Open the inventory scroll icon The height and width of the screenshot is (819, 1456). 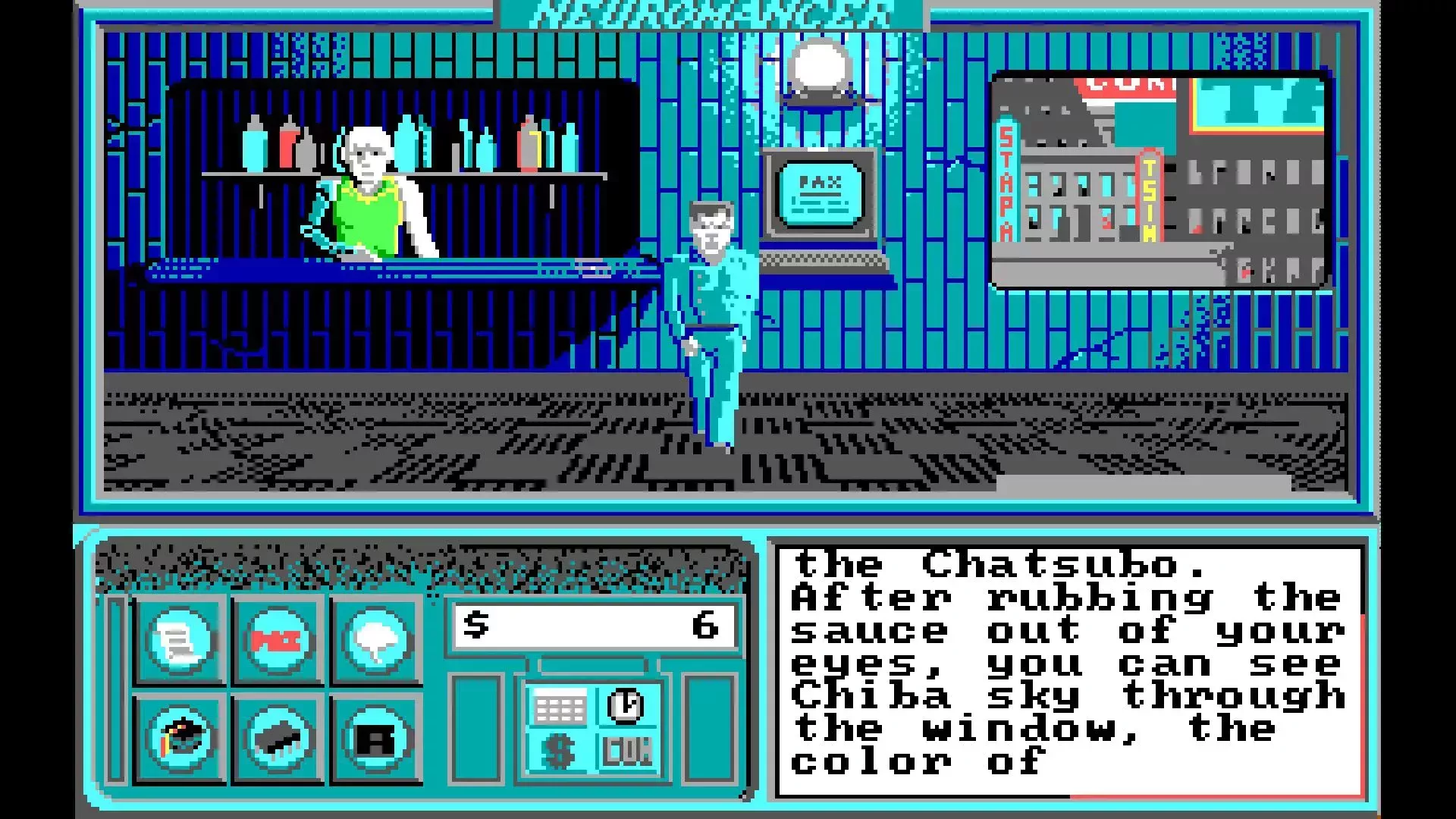click(180, 639)
